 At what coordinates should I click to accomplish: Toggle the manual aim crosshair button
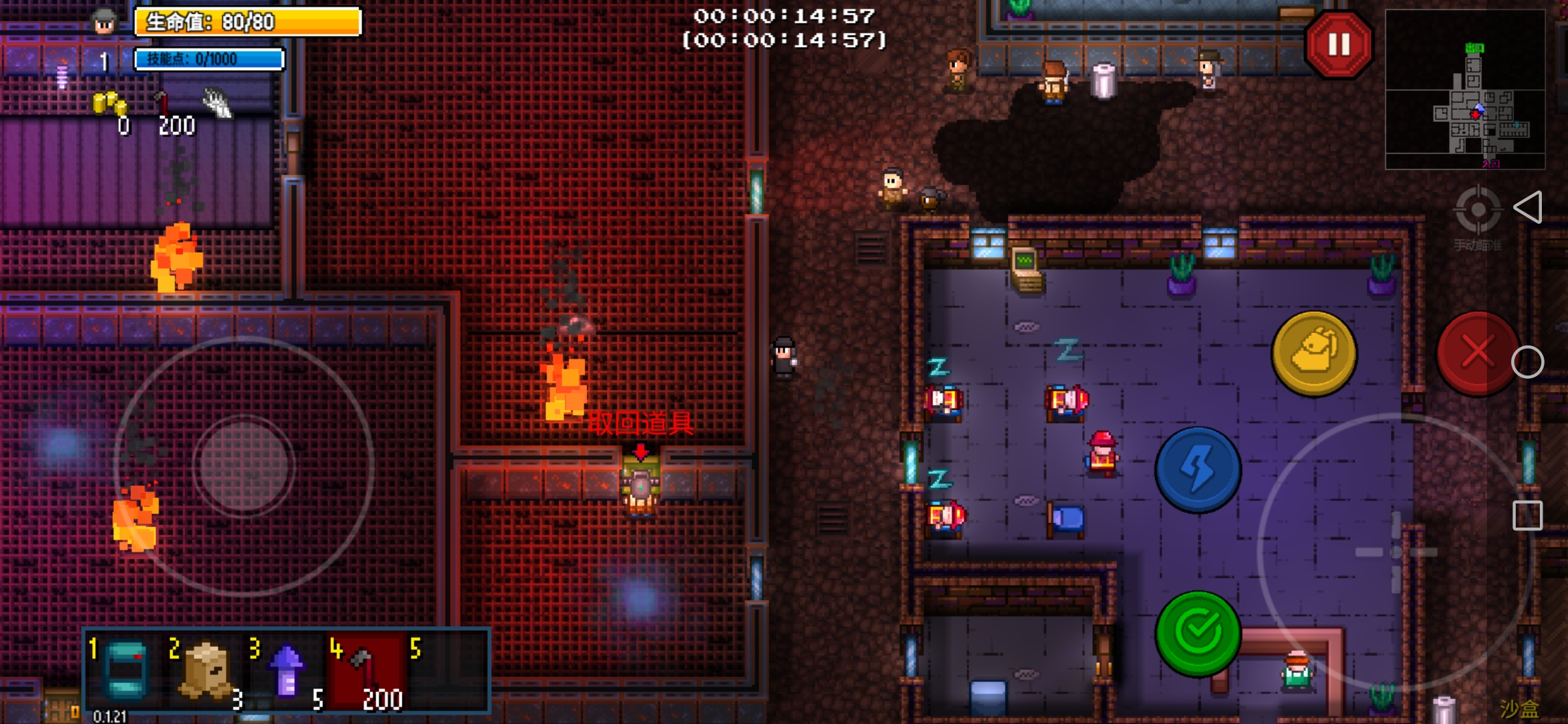1478,211
